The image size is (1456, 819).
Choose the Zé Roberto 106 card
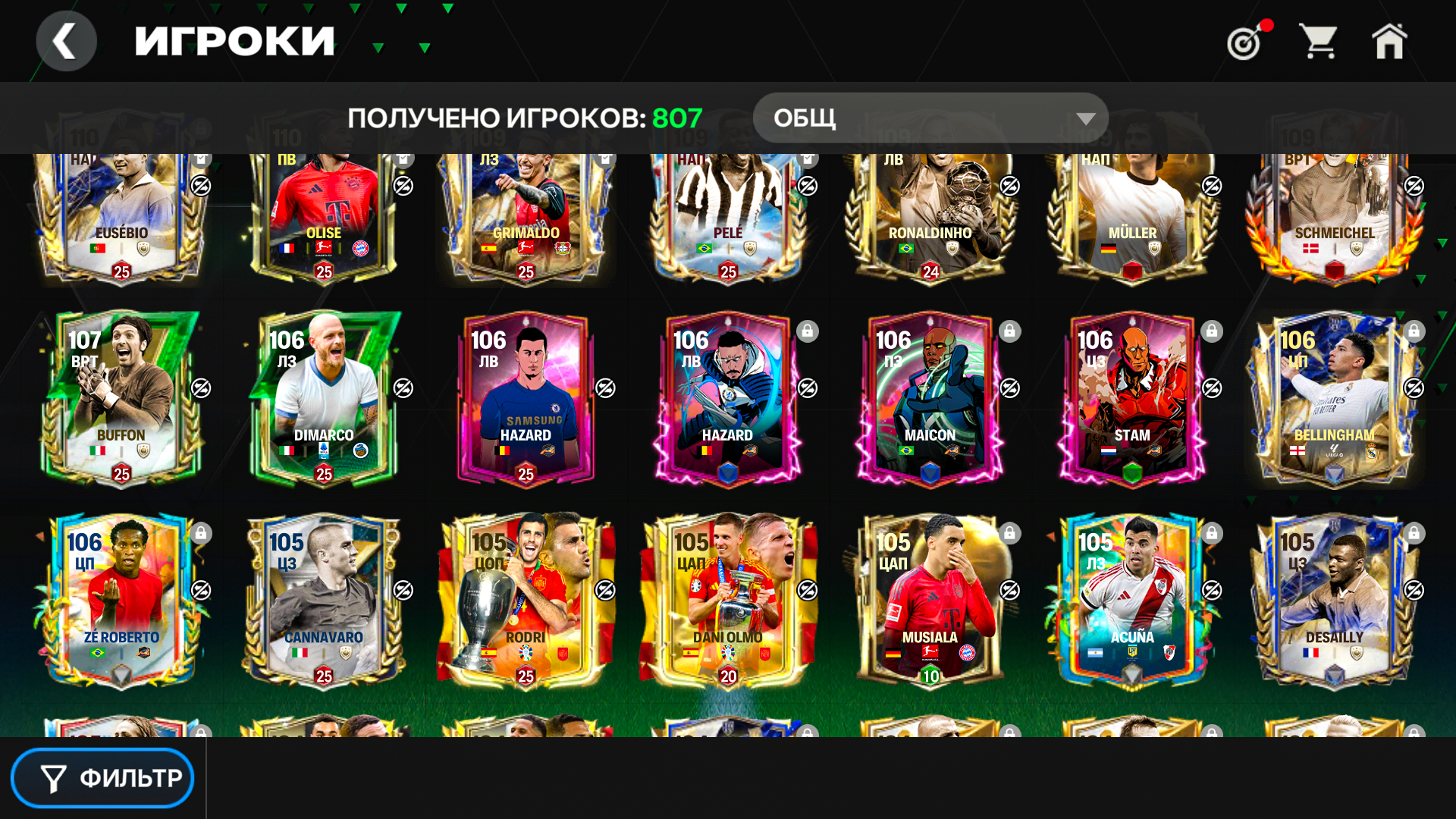[x=121, y=601]
